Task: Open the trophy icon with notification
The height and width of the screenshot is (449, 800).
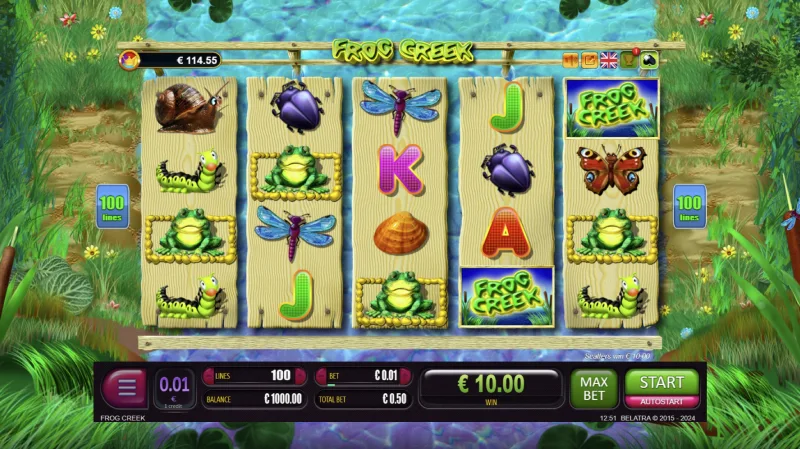Action: [629, 59]
